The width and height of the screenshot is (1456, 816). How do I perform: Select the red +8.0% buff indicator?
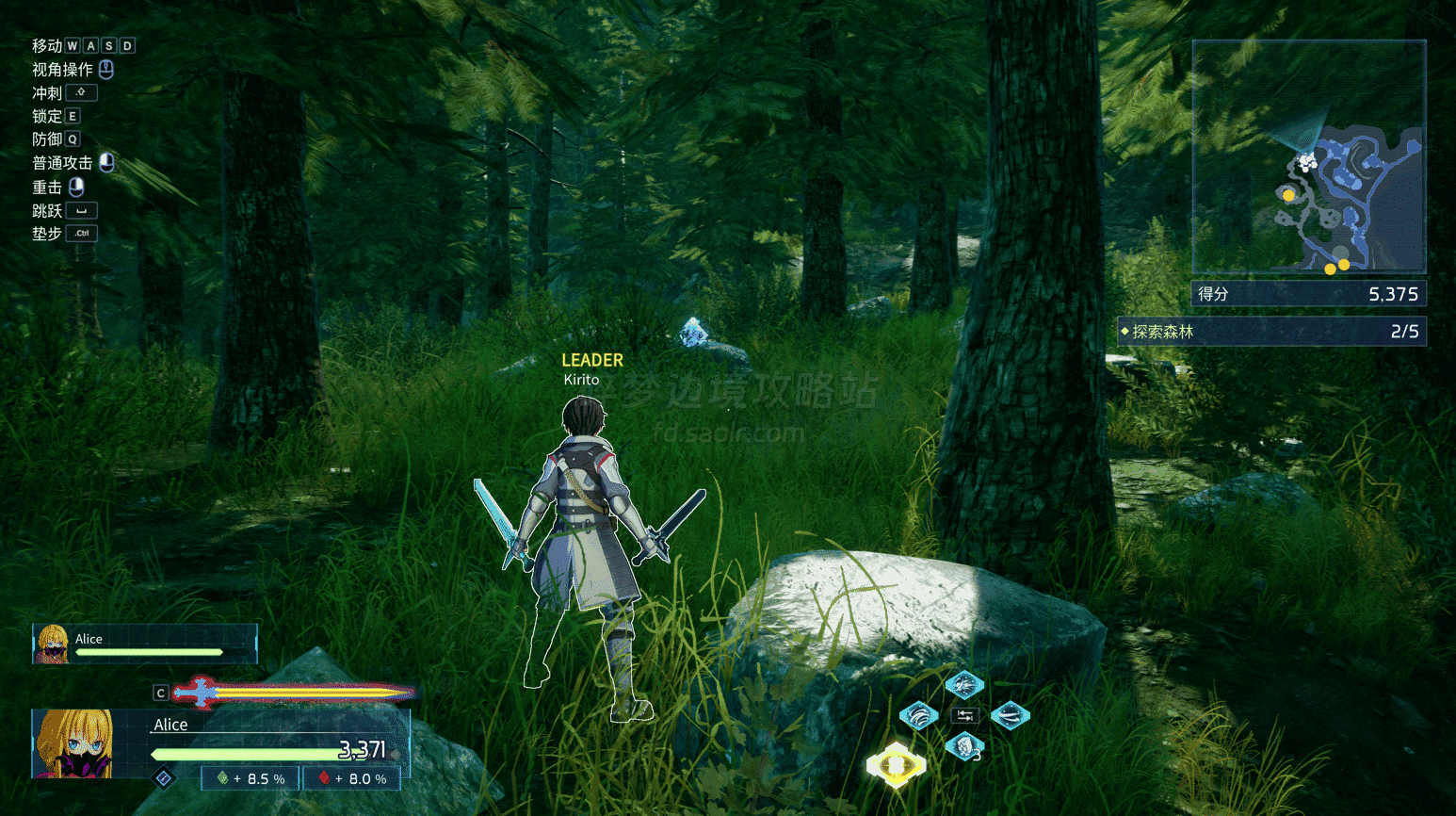pyautogui.click(x=352, y=779)
